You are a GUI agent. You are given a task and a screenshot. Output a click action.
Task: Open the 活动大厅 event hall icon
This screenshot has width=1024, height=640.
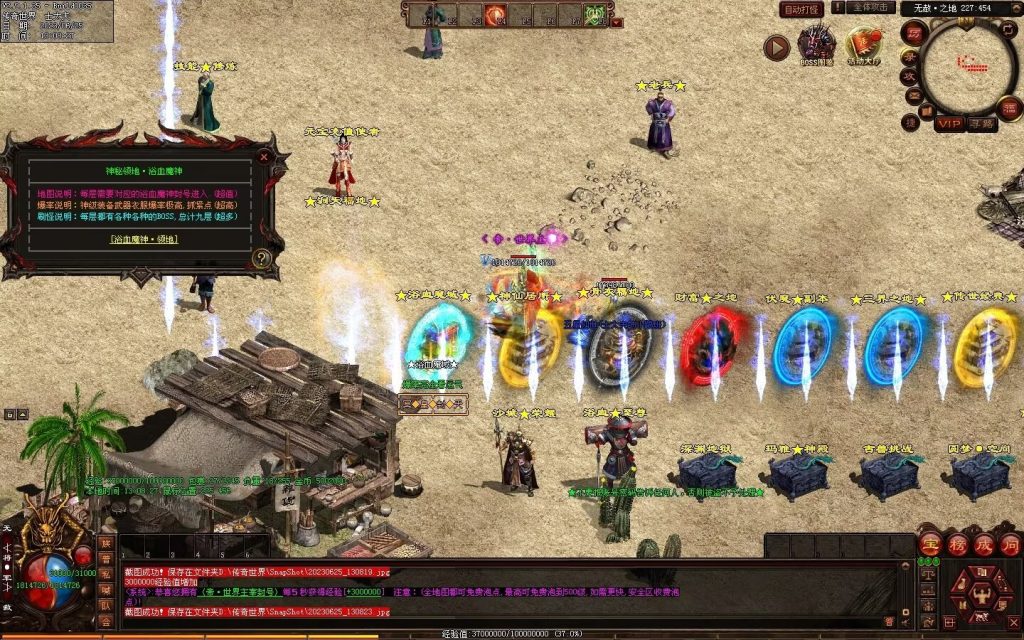[x=864, y=43]
